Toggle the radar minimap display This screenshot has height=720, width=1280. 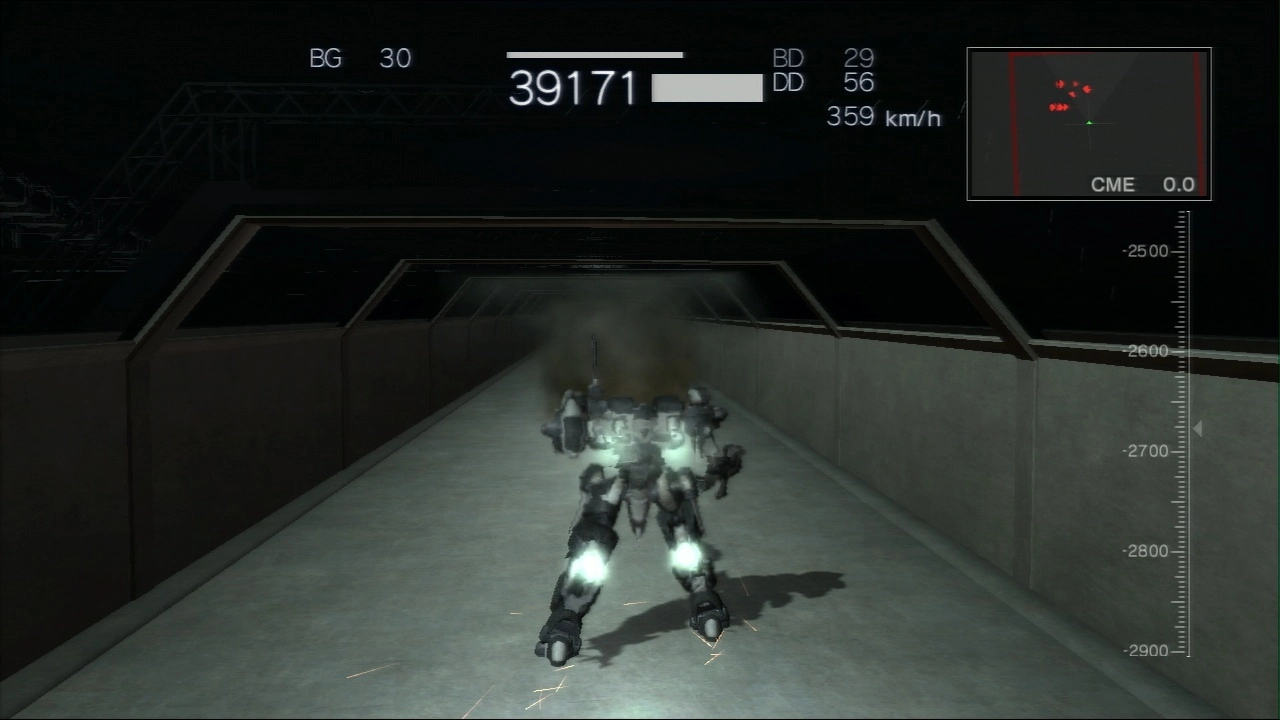click(x=1088, y=122)
